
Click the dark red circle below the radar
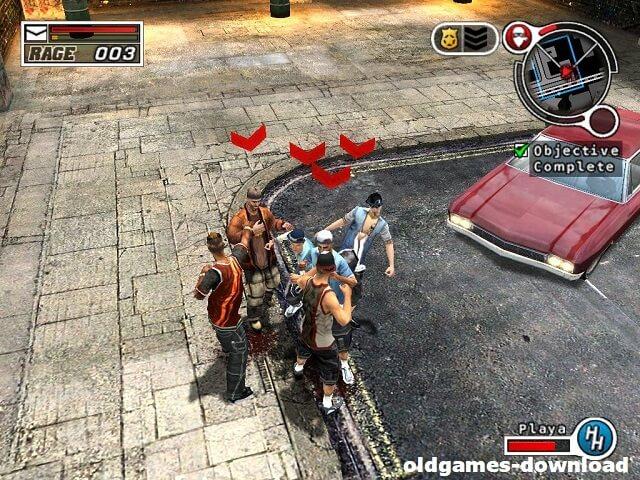coord(603,122)
